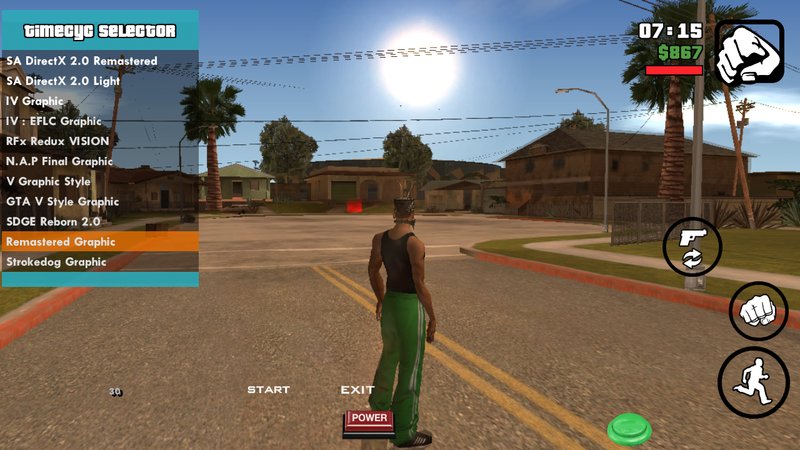Pick the IV Graphic entry
This screenshot has width=800, height=450.
click(x=36, y=101)
